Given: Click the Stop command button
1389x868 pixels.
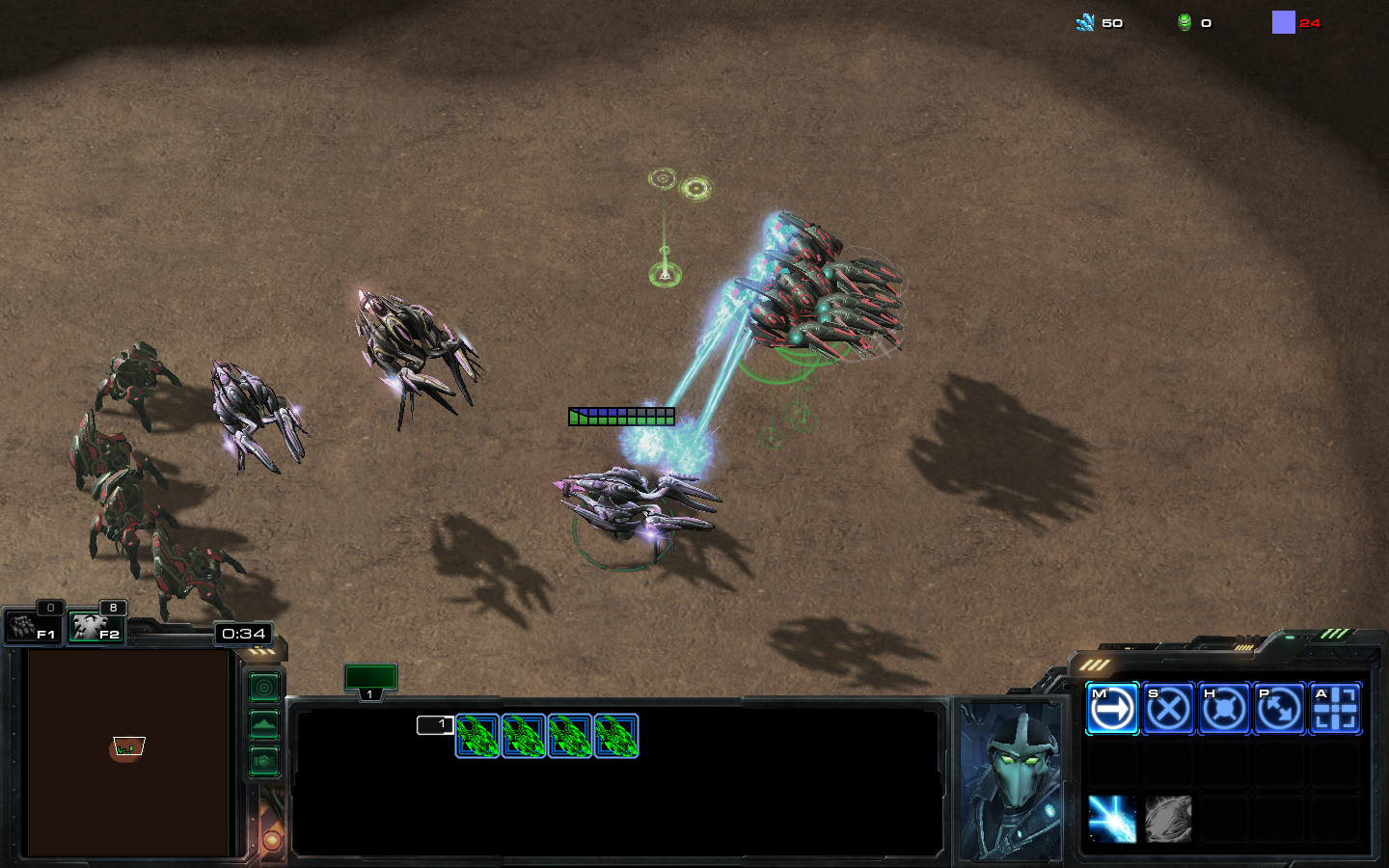Looking at the screenshot, I should 1168,709.
